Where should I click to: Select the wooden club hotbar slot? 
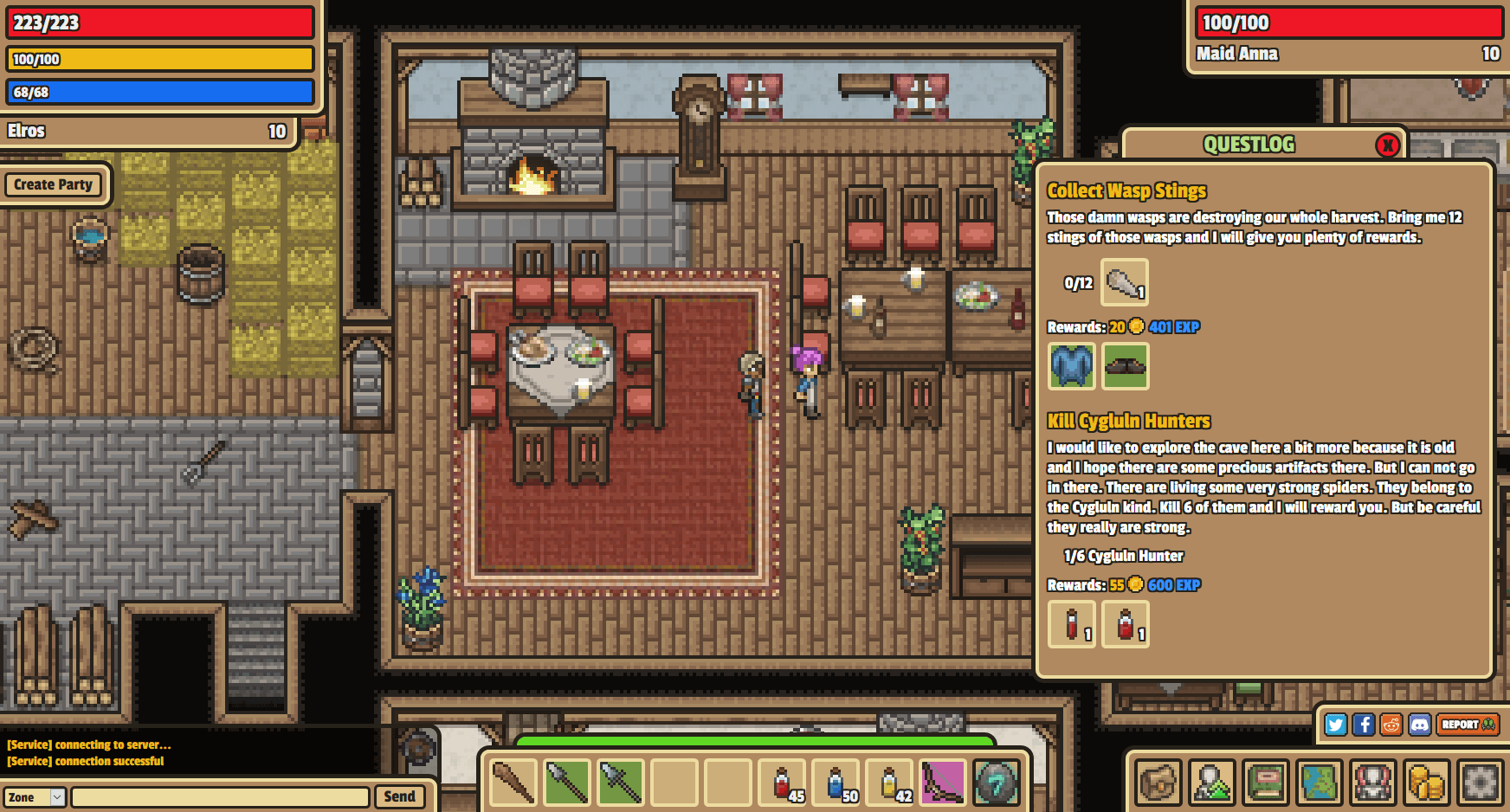click(x=513, y=783)
